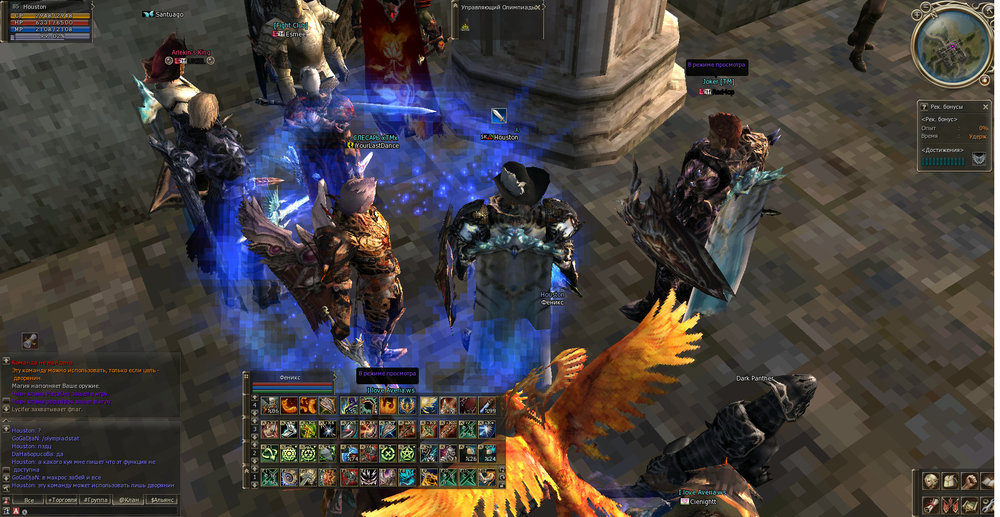Click the Достижения achievements gauge
Image resolution: width=1000 pixels, height=517 pixels.
pos(943,160)
